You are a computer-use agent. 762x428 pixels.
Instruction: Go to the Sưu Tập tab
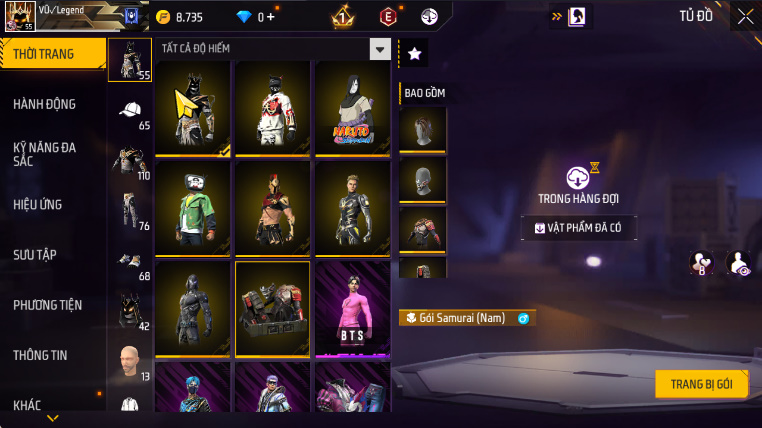[x=34, y=254]
